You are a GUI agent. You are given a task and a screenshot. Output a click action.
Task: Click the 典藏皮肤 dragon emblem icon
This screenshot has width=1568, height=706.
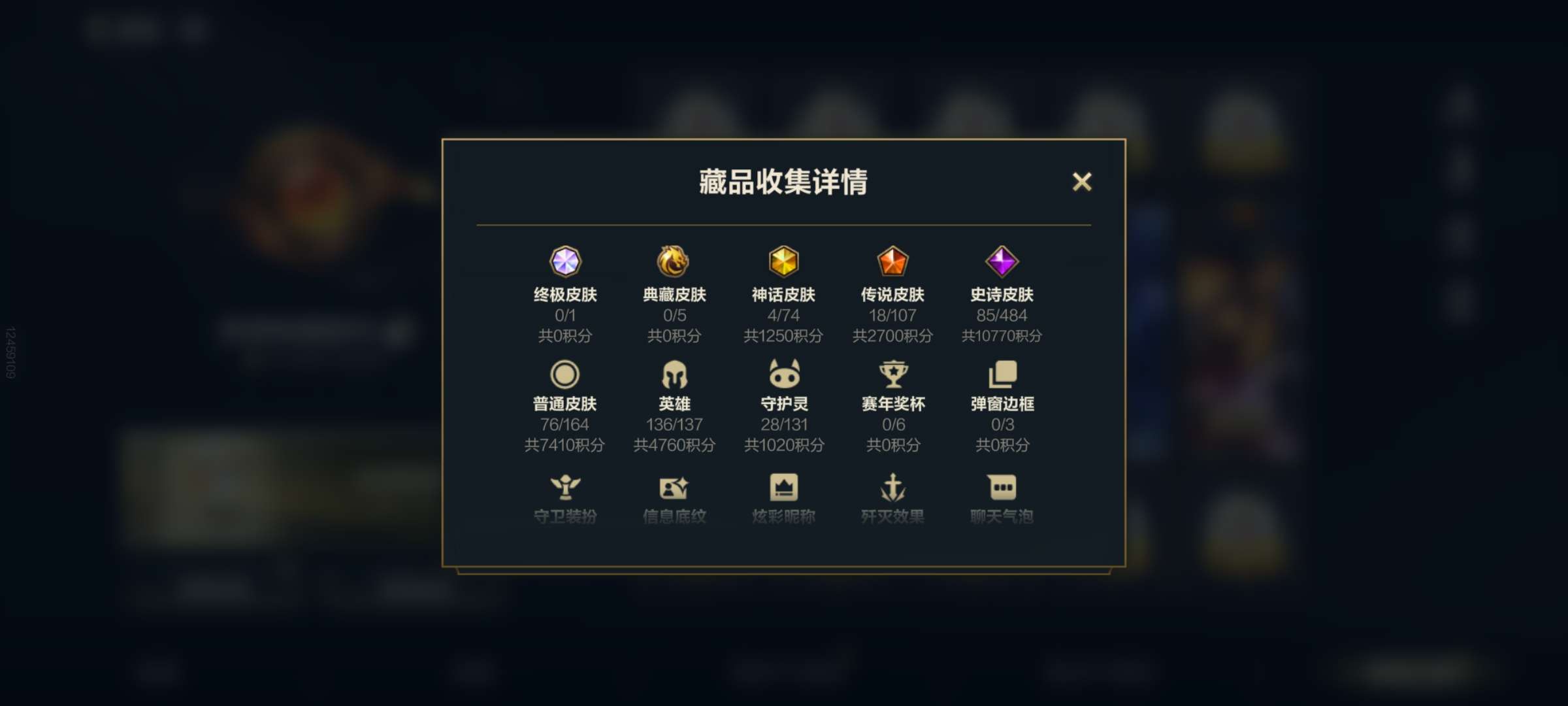point(676,262)
